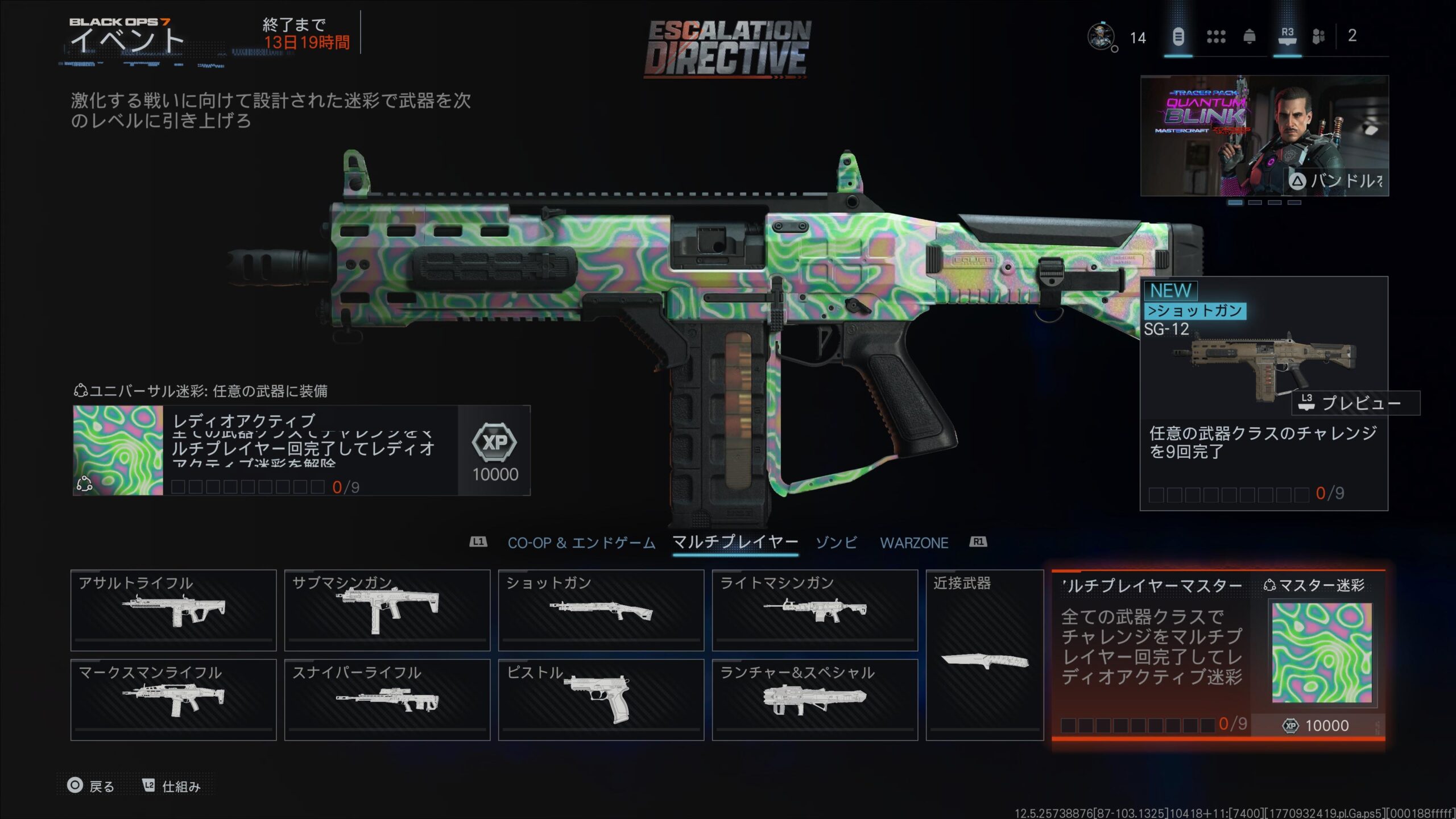
Task: Choose the アサルトライフル weapon class tile
Action: [173, 610]
